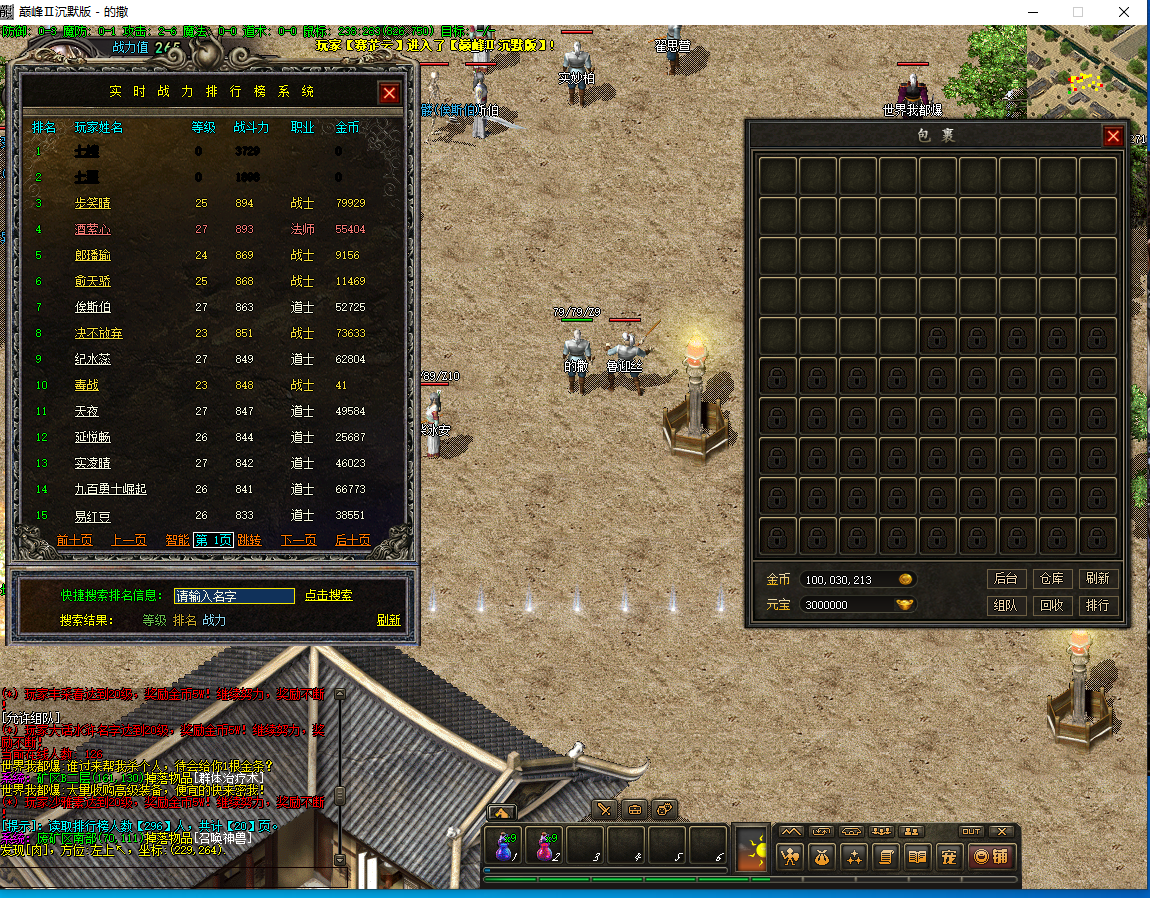Close the 实时战力排行榜 ranking window
This screenshot has height=898, width=1150.
tap(389, 93)
